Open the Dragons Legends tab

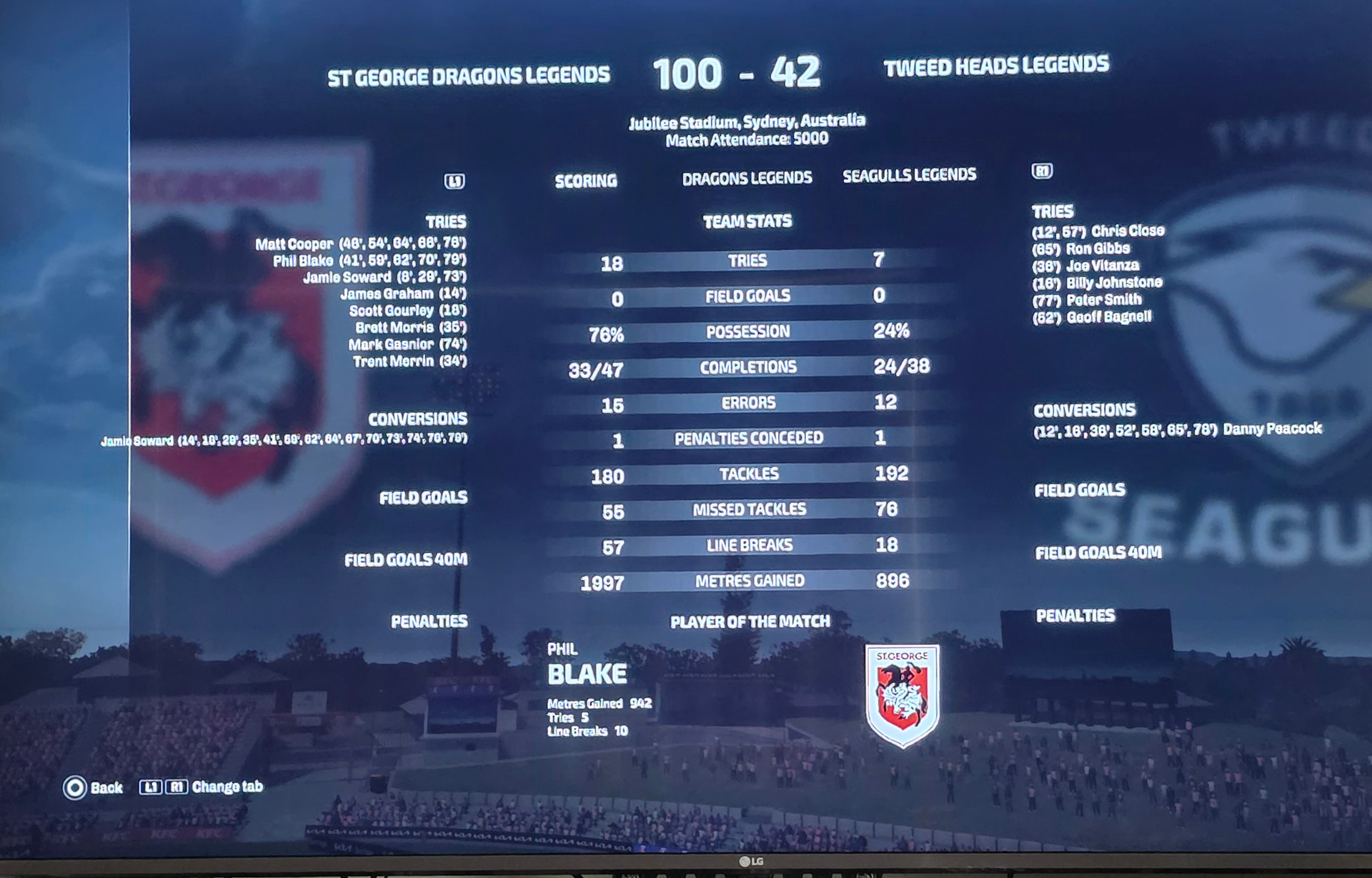(747, 178)
